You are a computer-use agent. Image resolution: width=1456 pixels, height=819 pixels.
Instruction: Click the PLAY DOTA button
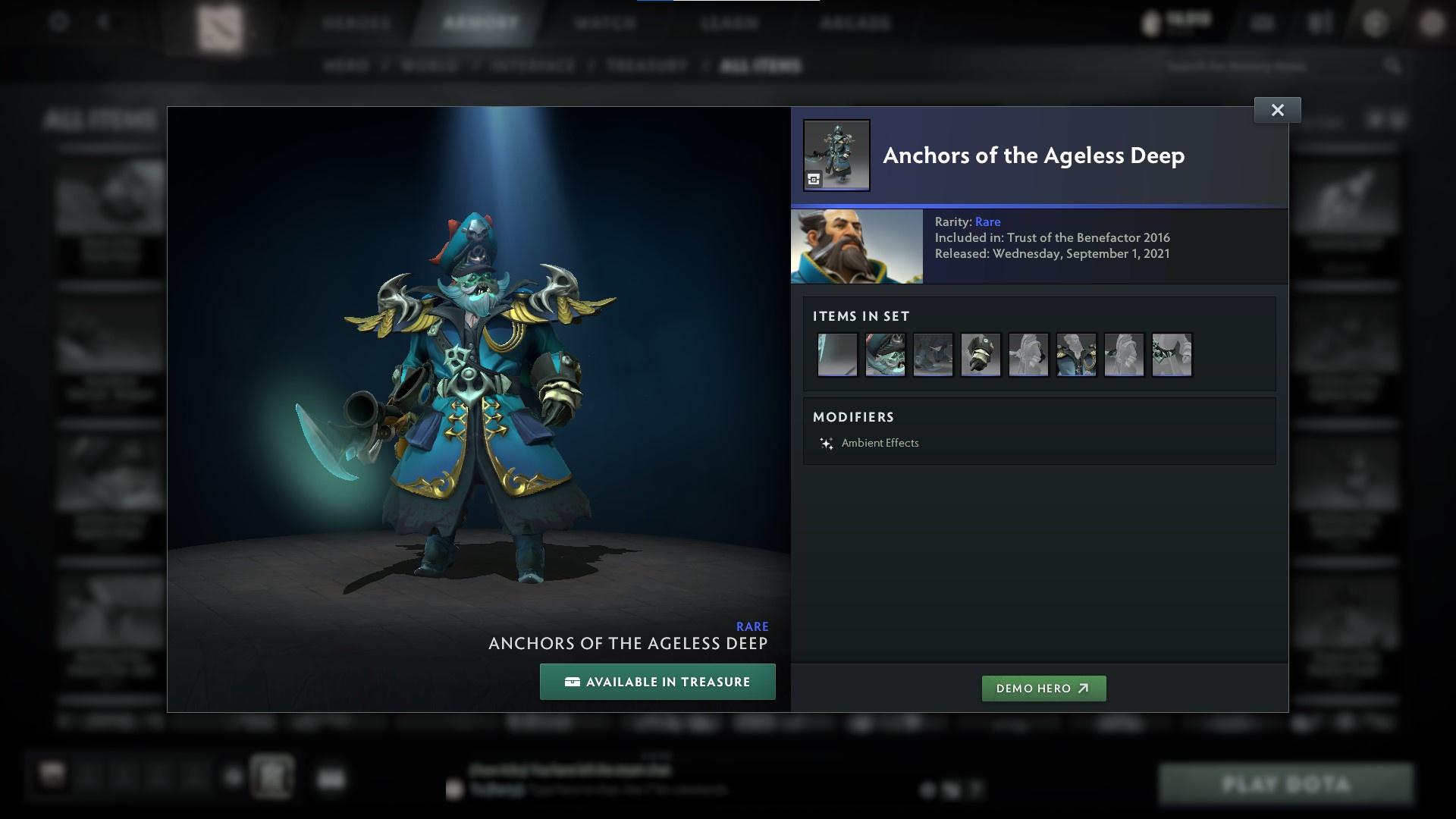point(1287,783)
